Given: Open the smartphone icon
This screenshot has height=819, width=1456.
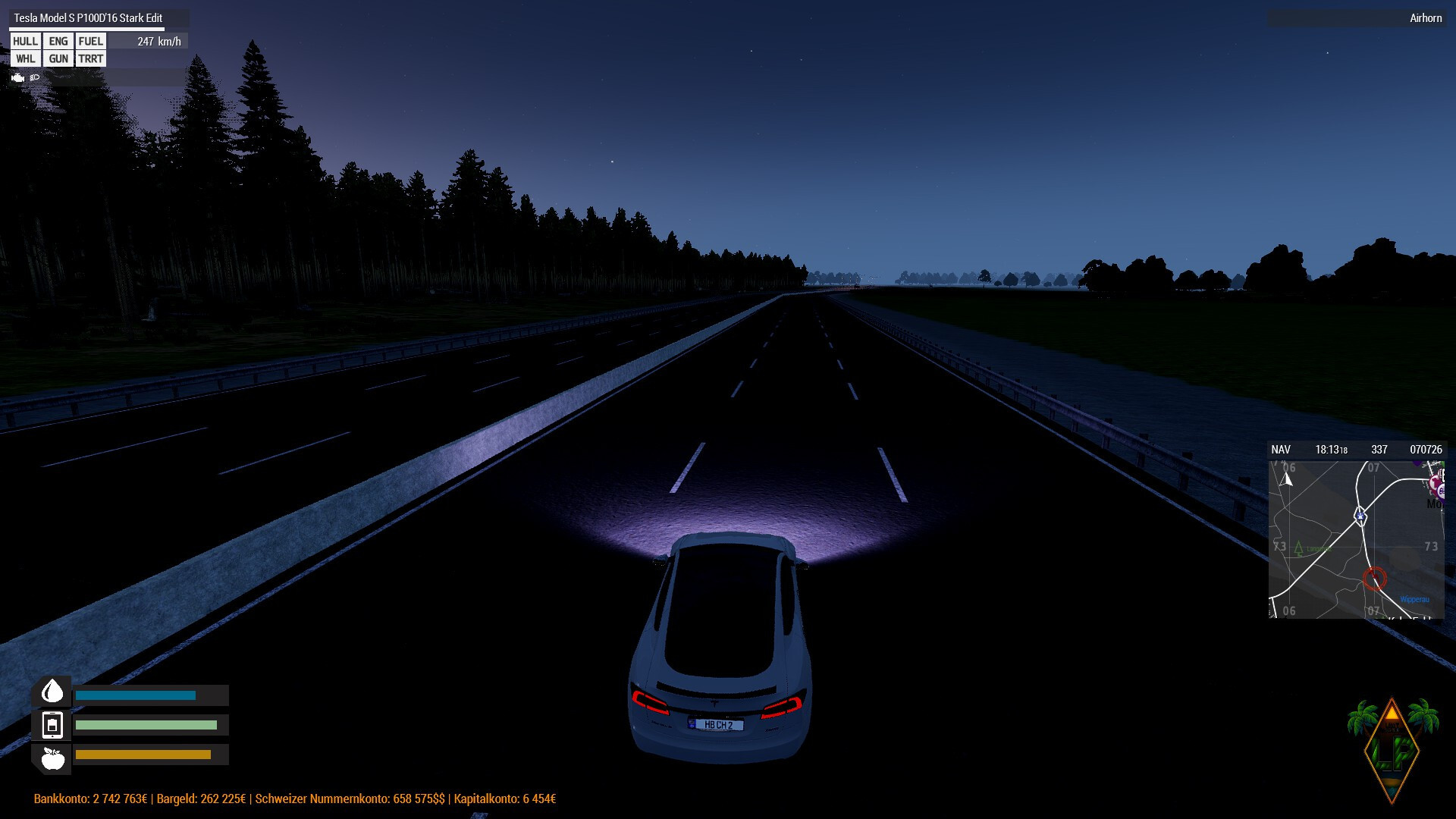Looking at the screenshot, I should tap(52, 725).
